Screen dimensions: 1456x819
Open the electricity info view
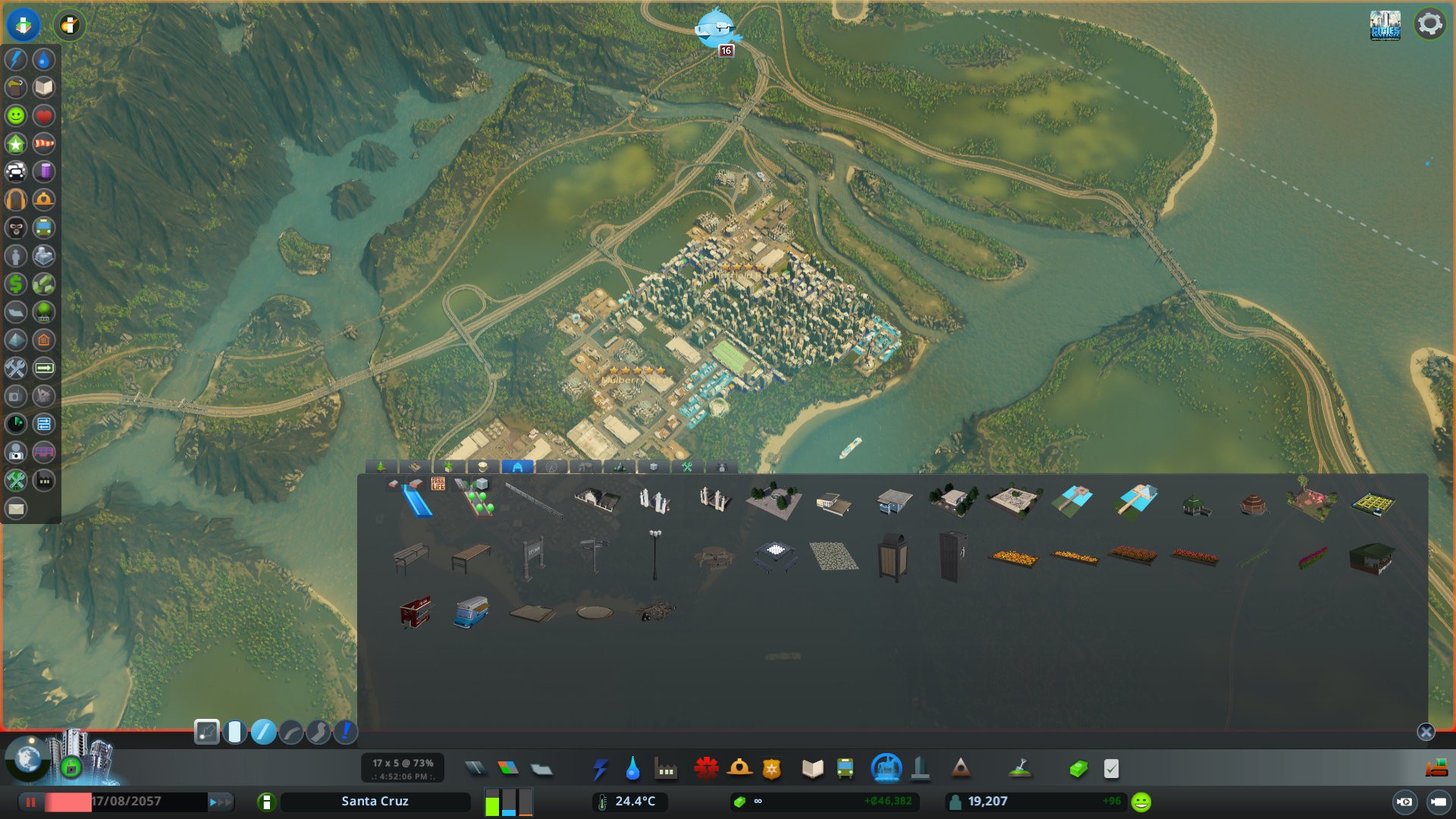coord(16,59)
